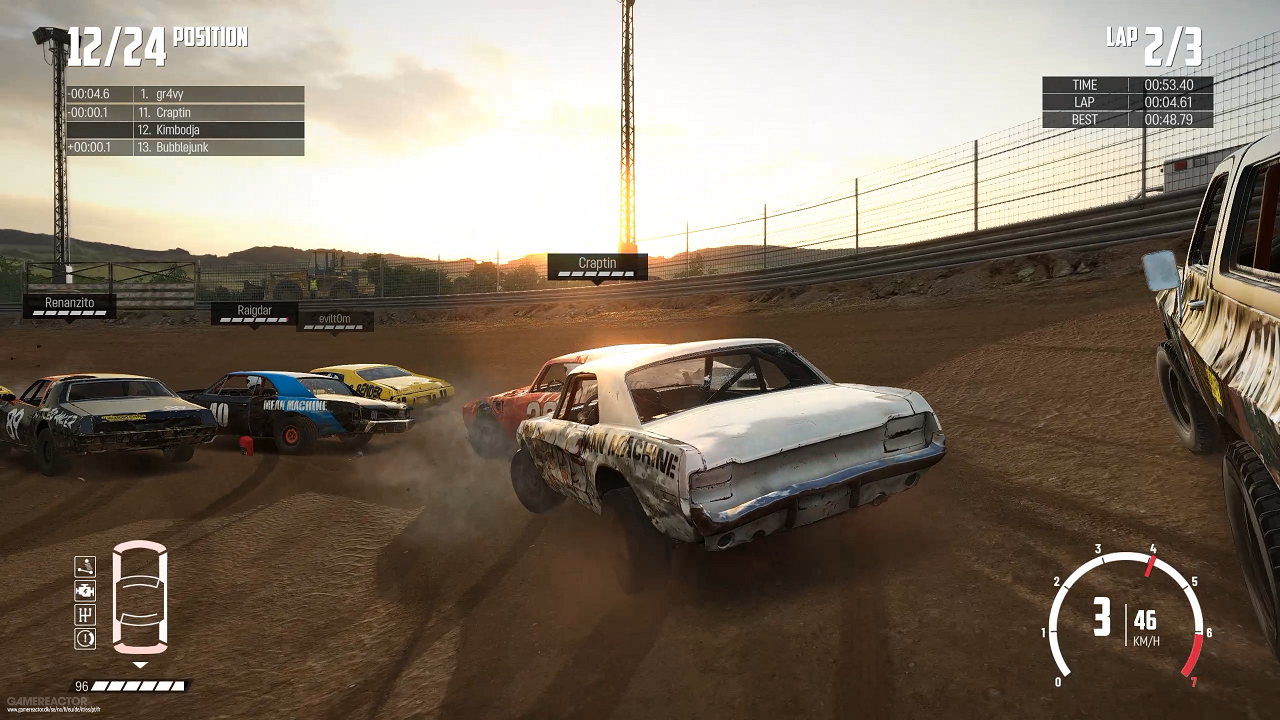Select the engine damage indicator icon
Viewport: 1280px width, 720px height.
(85, 590)
